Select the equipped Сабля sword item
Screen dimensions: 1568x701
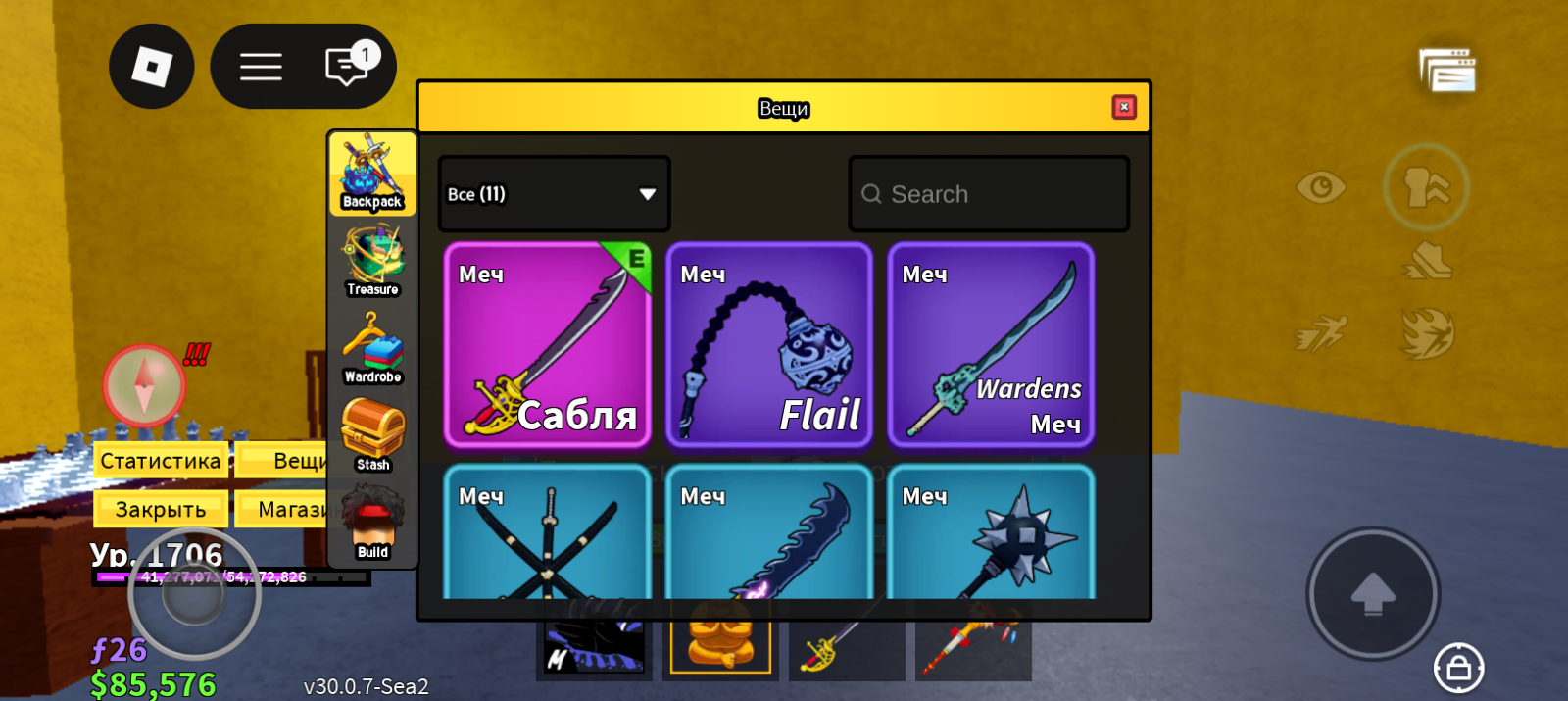548,345
